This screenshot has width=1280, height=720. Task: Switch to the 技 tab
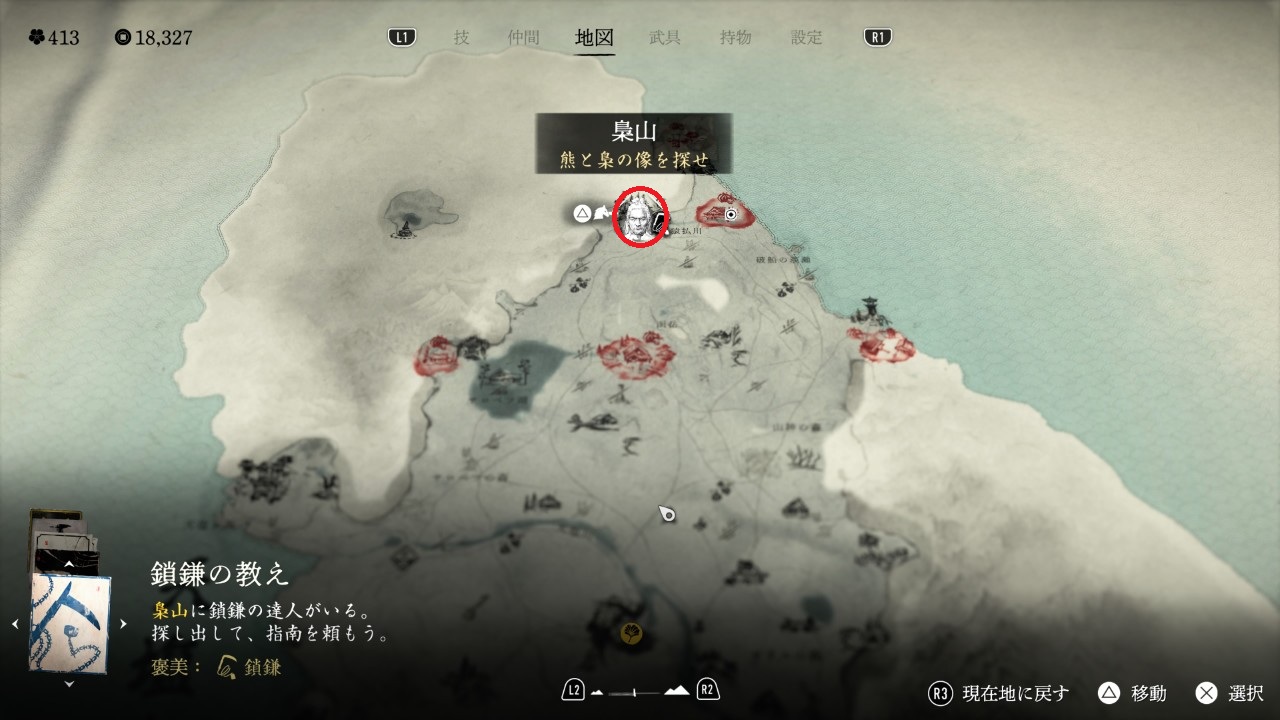point(461,38)
